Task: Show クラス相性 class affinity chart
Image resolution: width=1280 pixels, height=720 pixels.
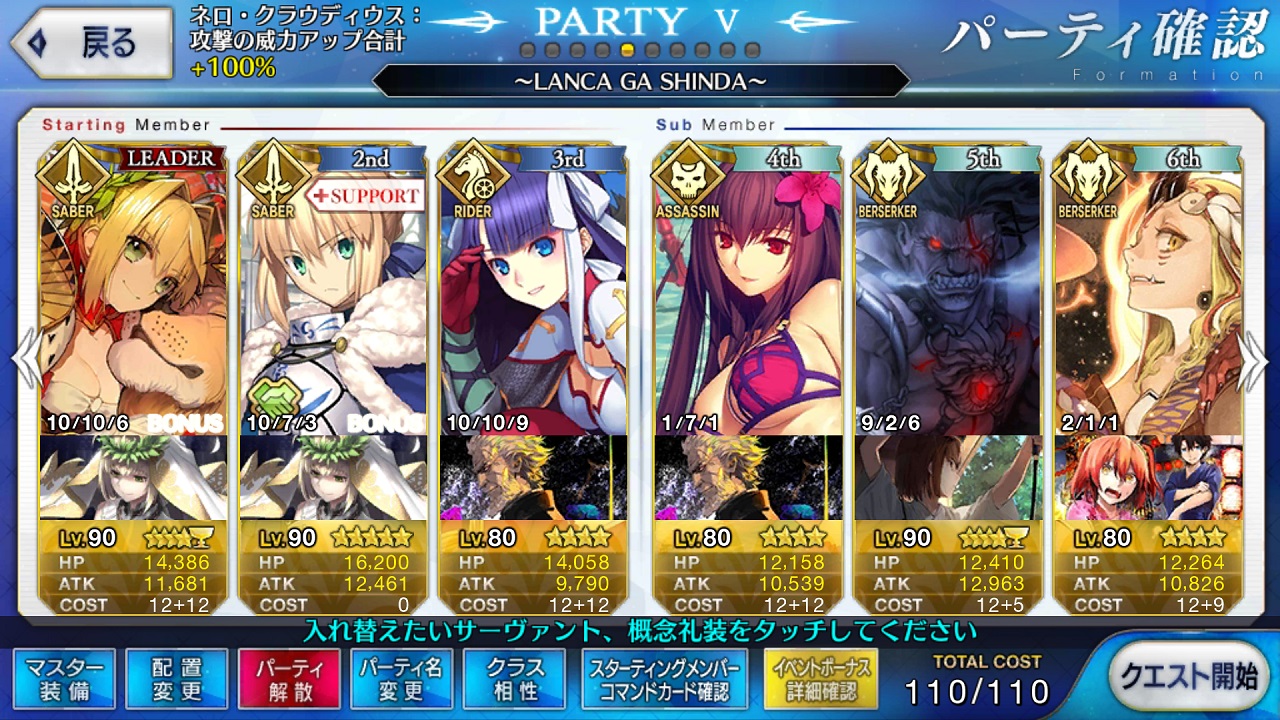Action: [515, 679]
